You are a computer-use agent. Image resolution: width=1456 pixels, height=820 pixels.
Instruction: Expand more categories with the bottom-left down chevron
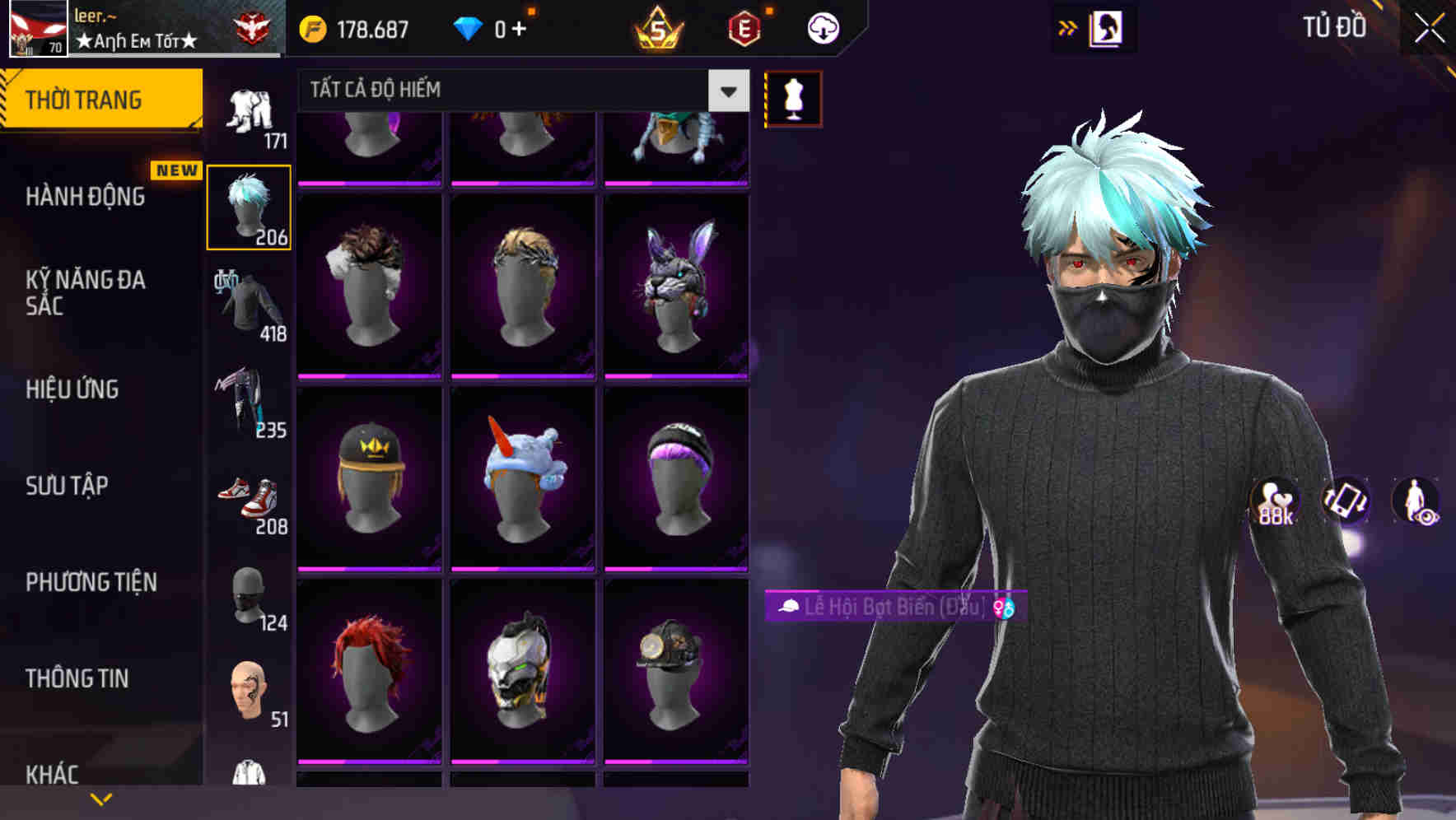click(x=101, y=798)
